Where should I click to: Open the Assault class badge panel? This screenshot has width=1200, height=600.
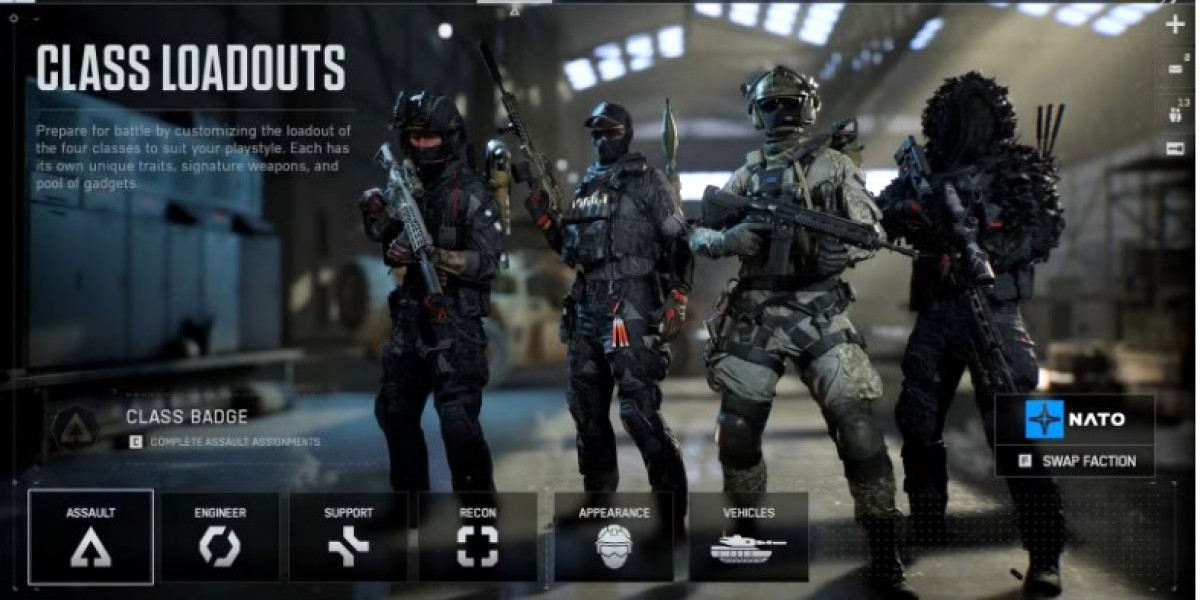[185, 427]
